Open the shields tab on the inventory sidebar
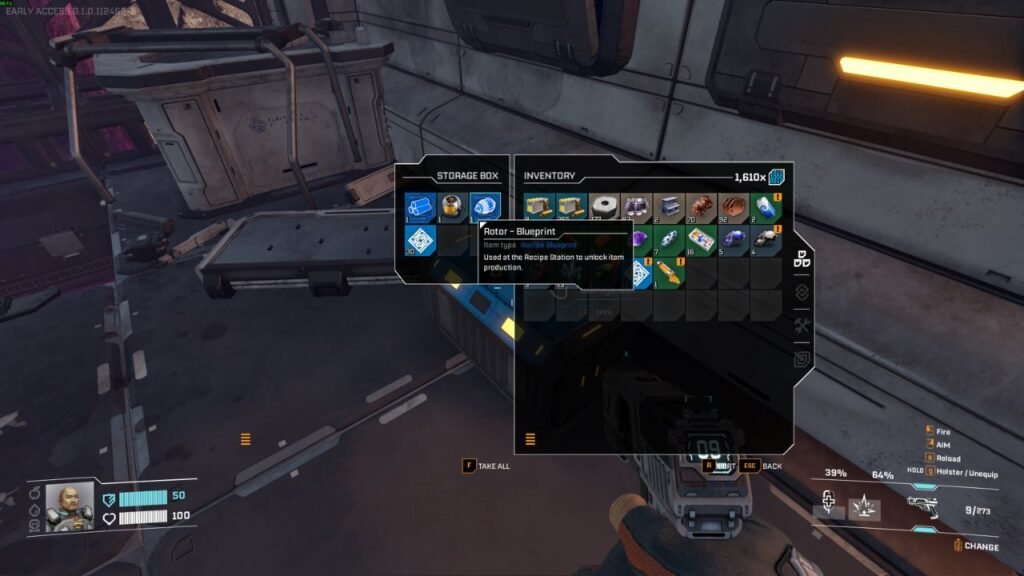The image size is (1024, 576). [x=801, y=260]
